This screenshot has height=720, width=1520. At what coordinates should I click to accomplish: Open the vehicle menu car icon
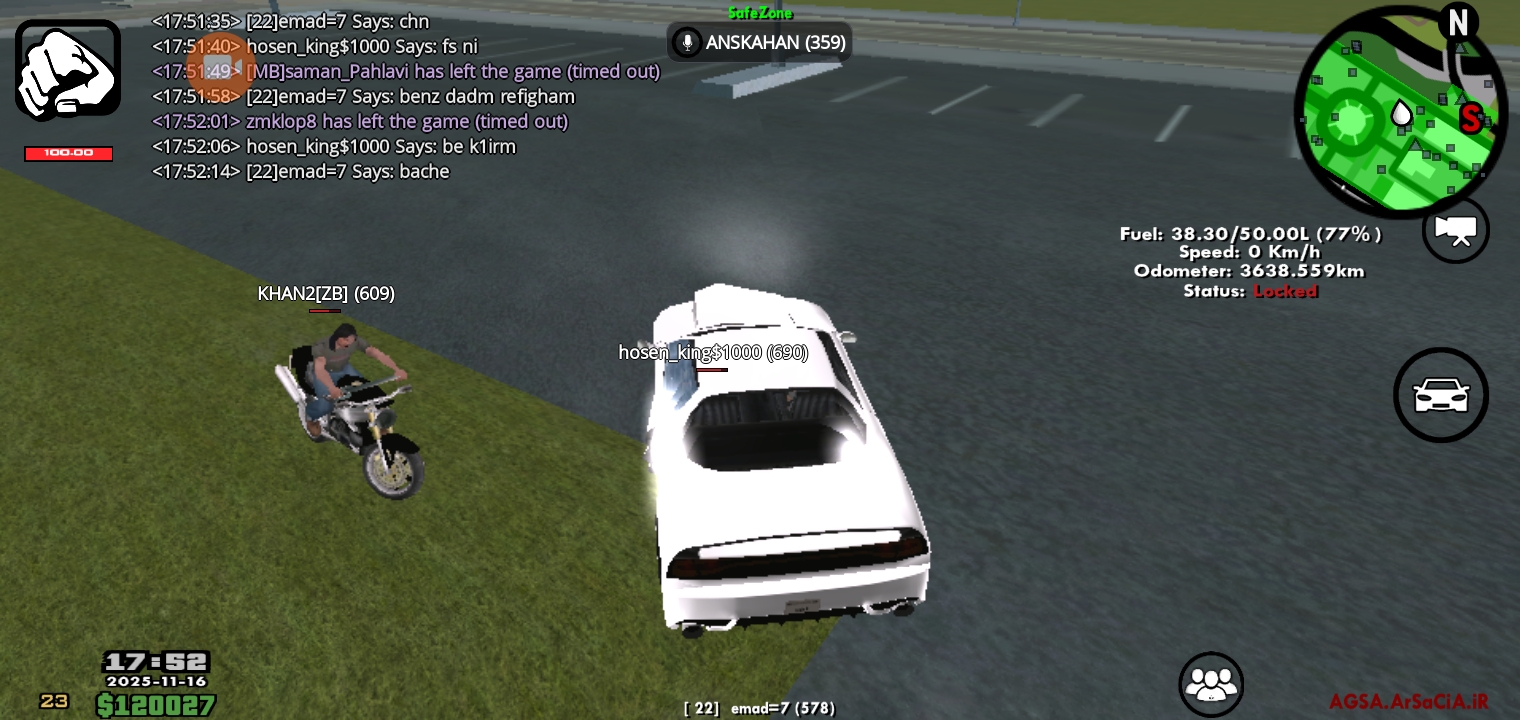click(1440, 394)
